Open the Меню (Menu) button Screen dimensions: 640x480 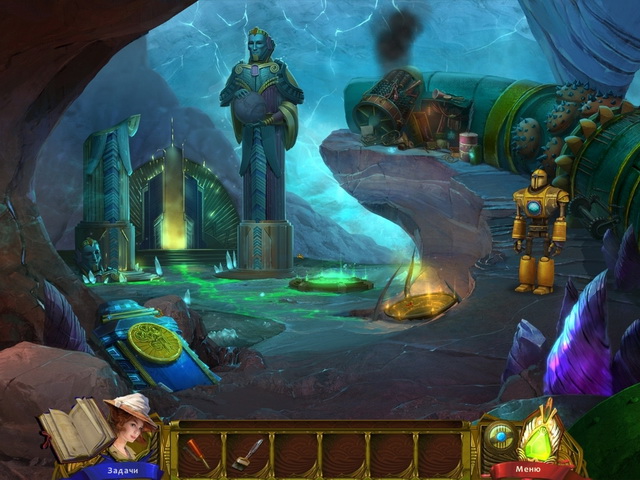[527, 468]
